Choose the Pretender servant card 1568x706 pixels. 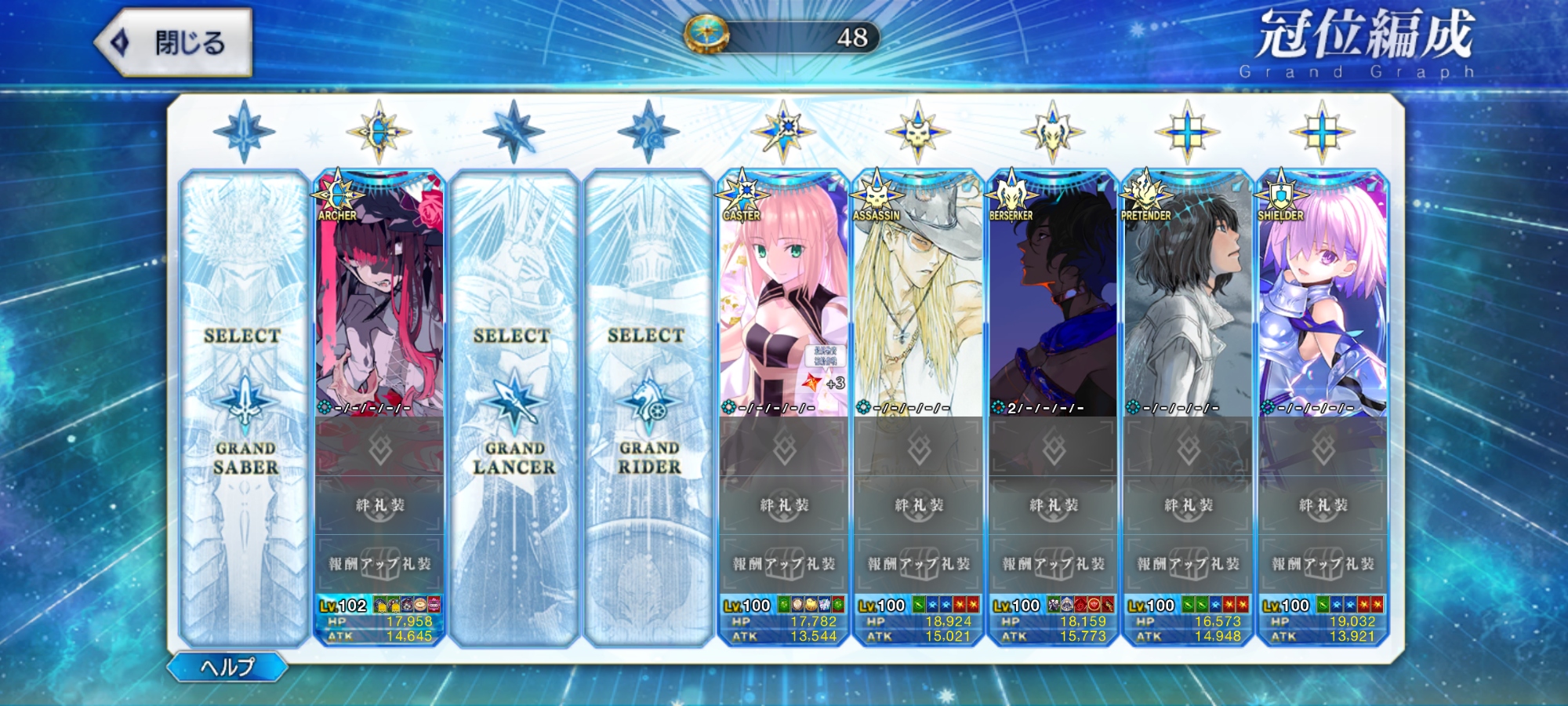(x=1188, y=298)
